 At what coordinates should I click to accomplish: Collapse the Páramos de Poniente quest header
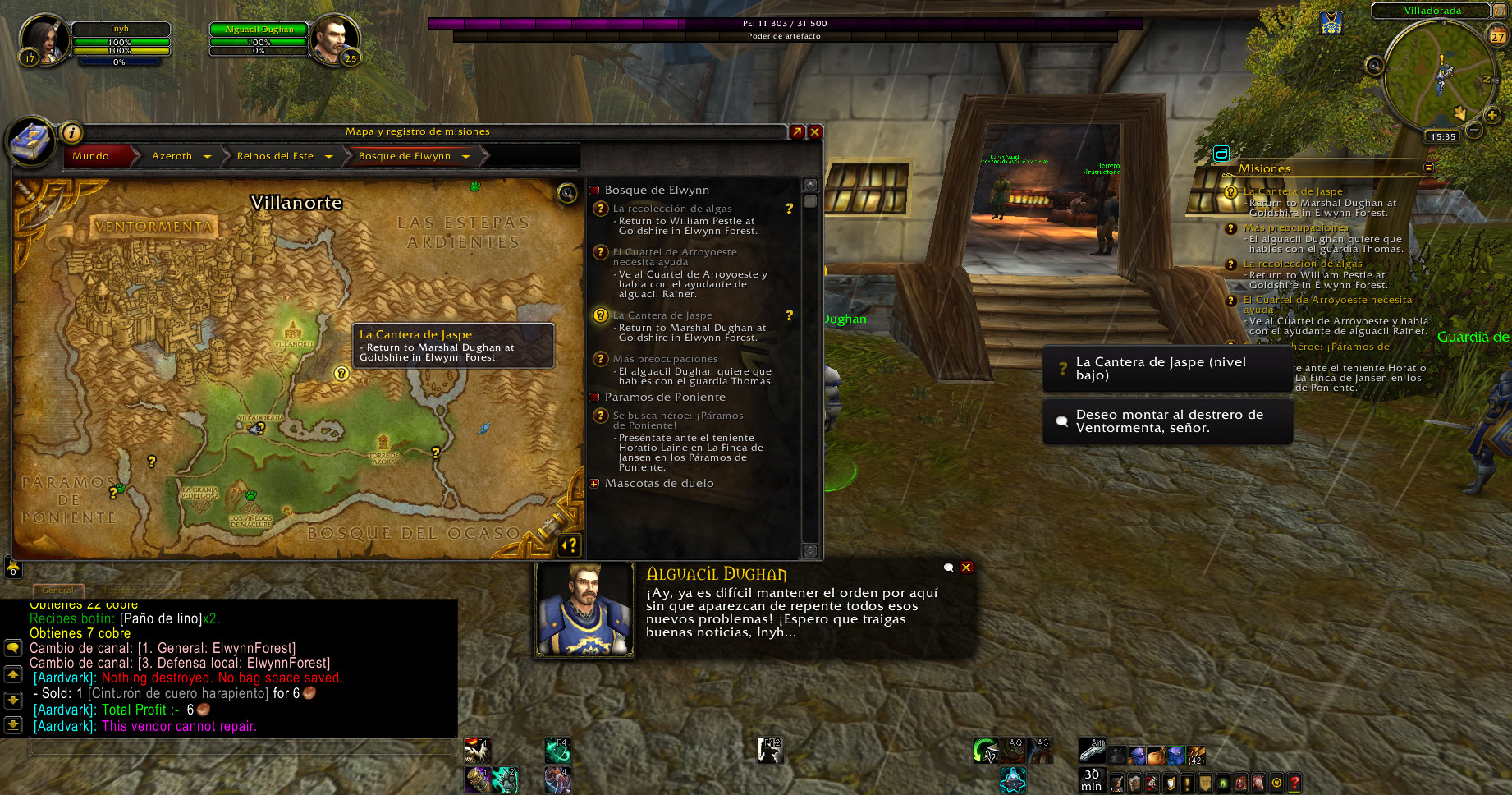(x=594, y=397)
